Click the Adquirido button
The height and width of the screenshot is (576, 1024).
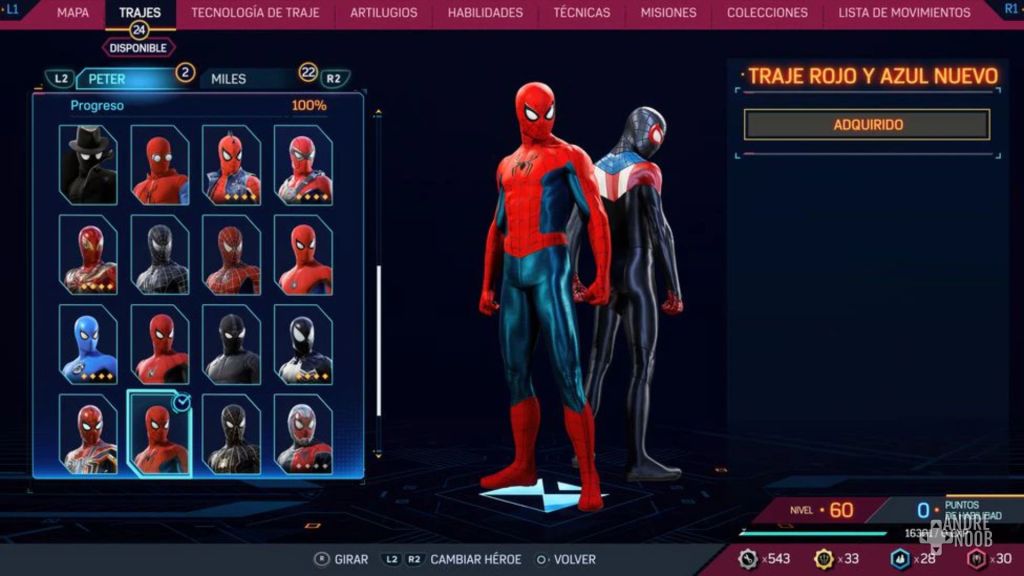coord(867,125)
